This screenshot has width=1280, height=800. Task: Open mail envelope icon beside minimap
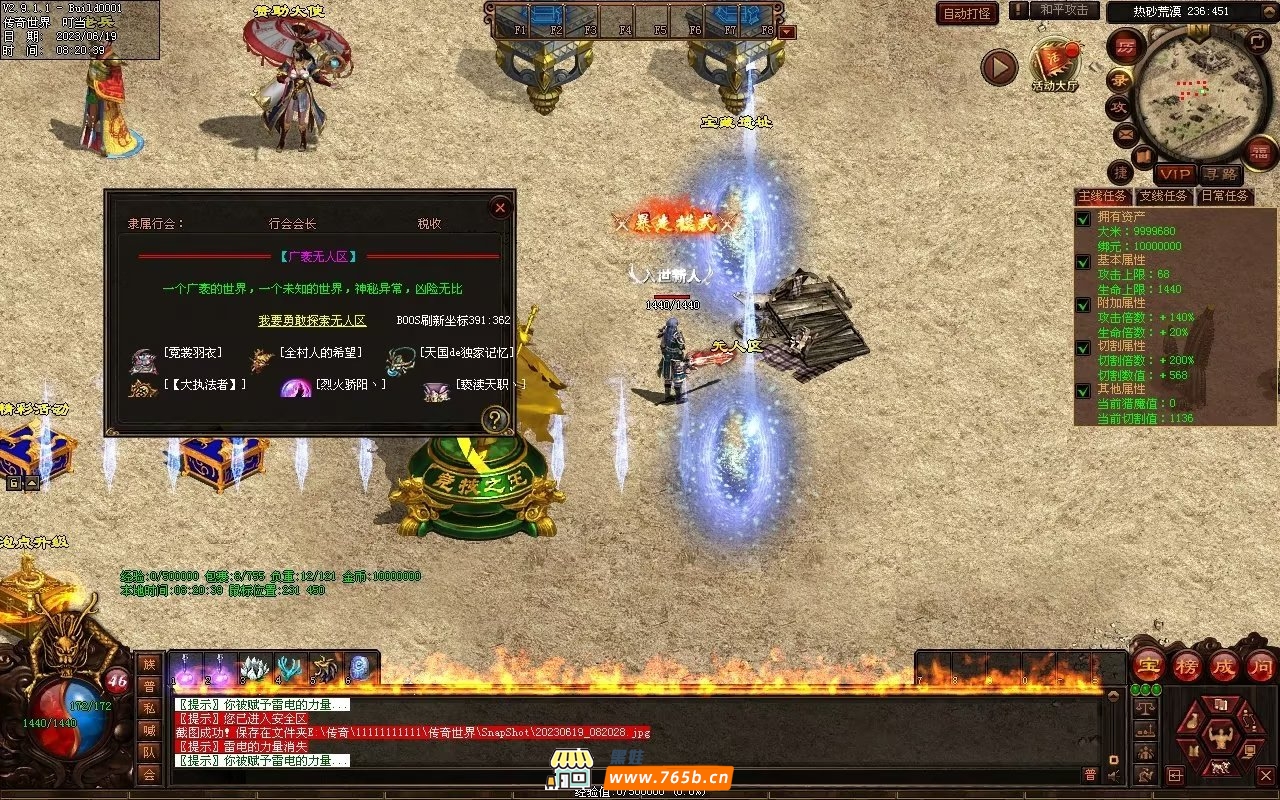pyautogui.click(x=1125, y=133)
